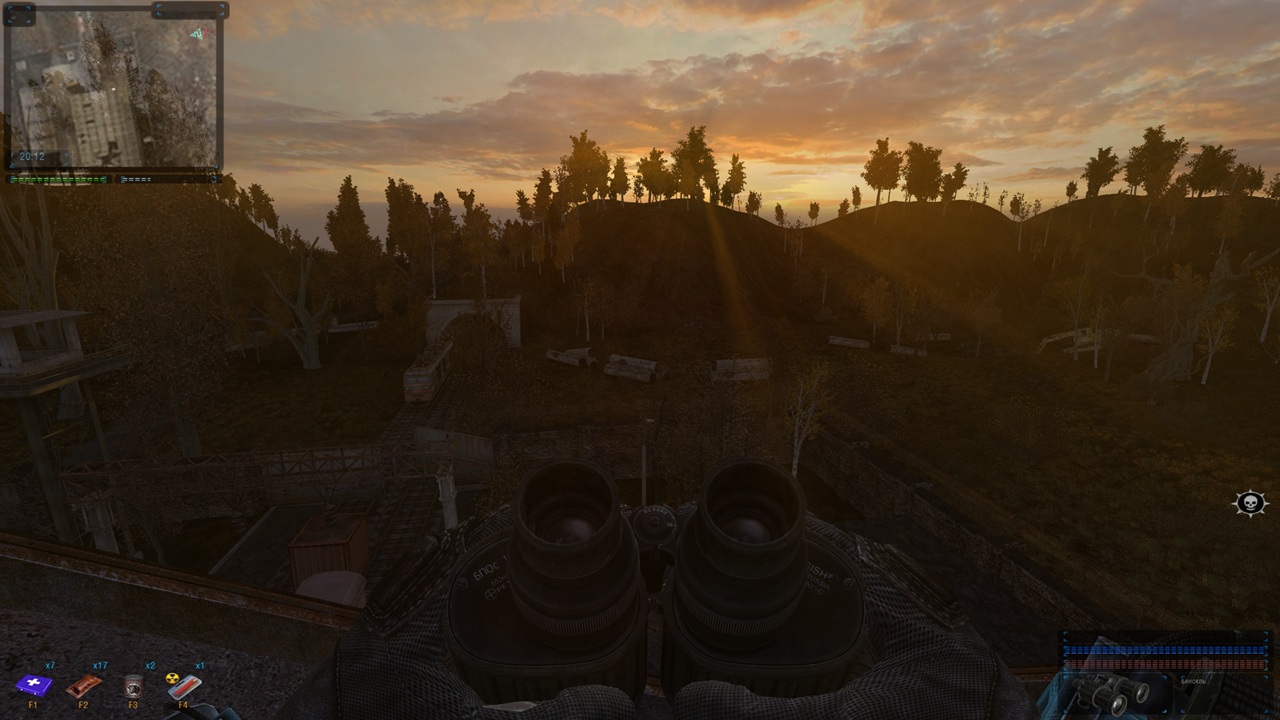Select the brown bandage pack in F2

[x=84, y=685]
